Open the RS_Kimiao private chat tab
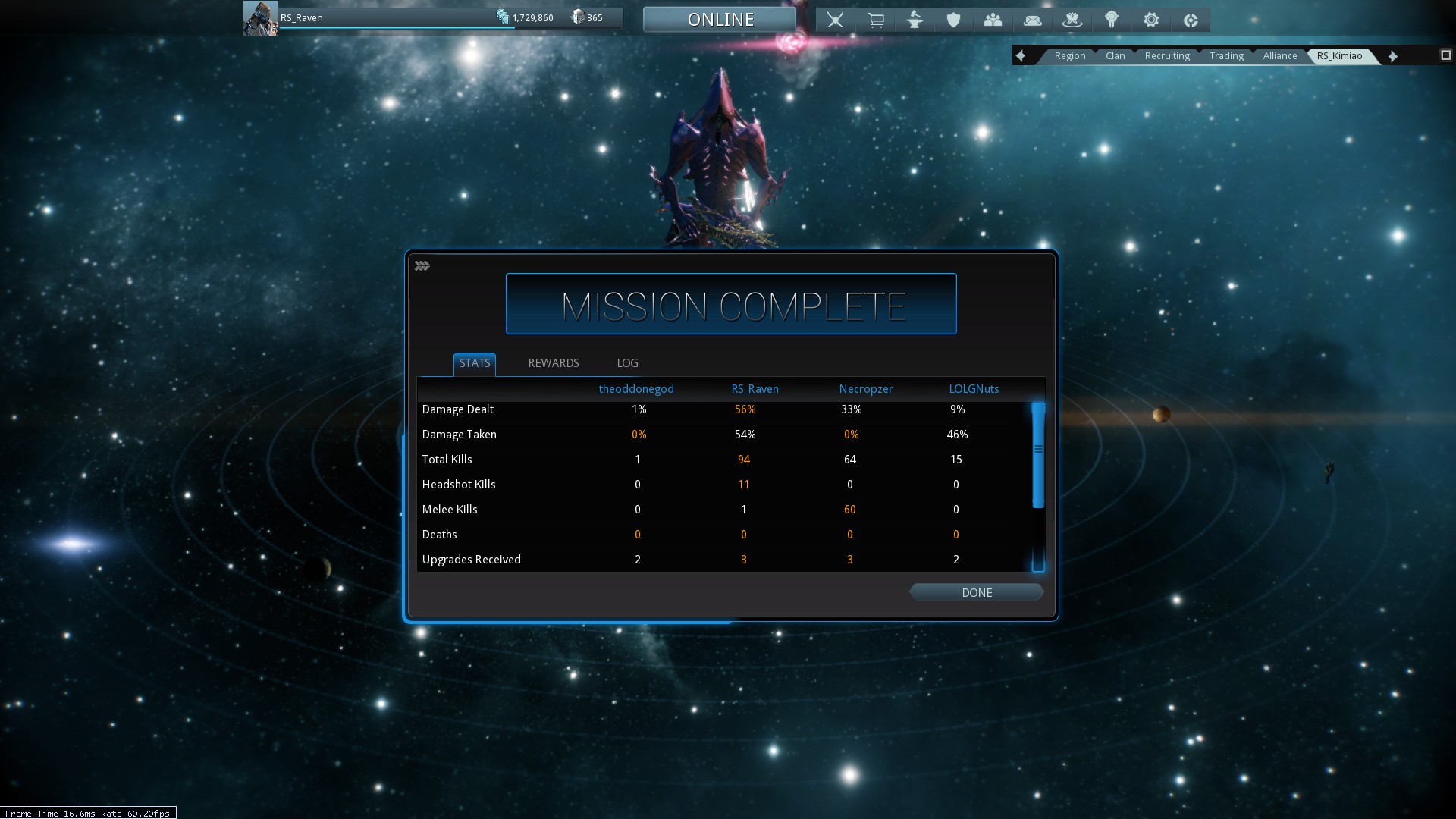Viewport: 1456px width, 819px height. pos(1339,56)
